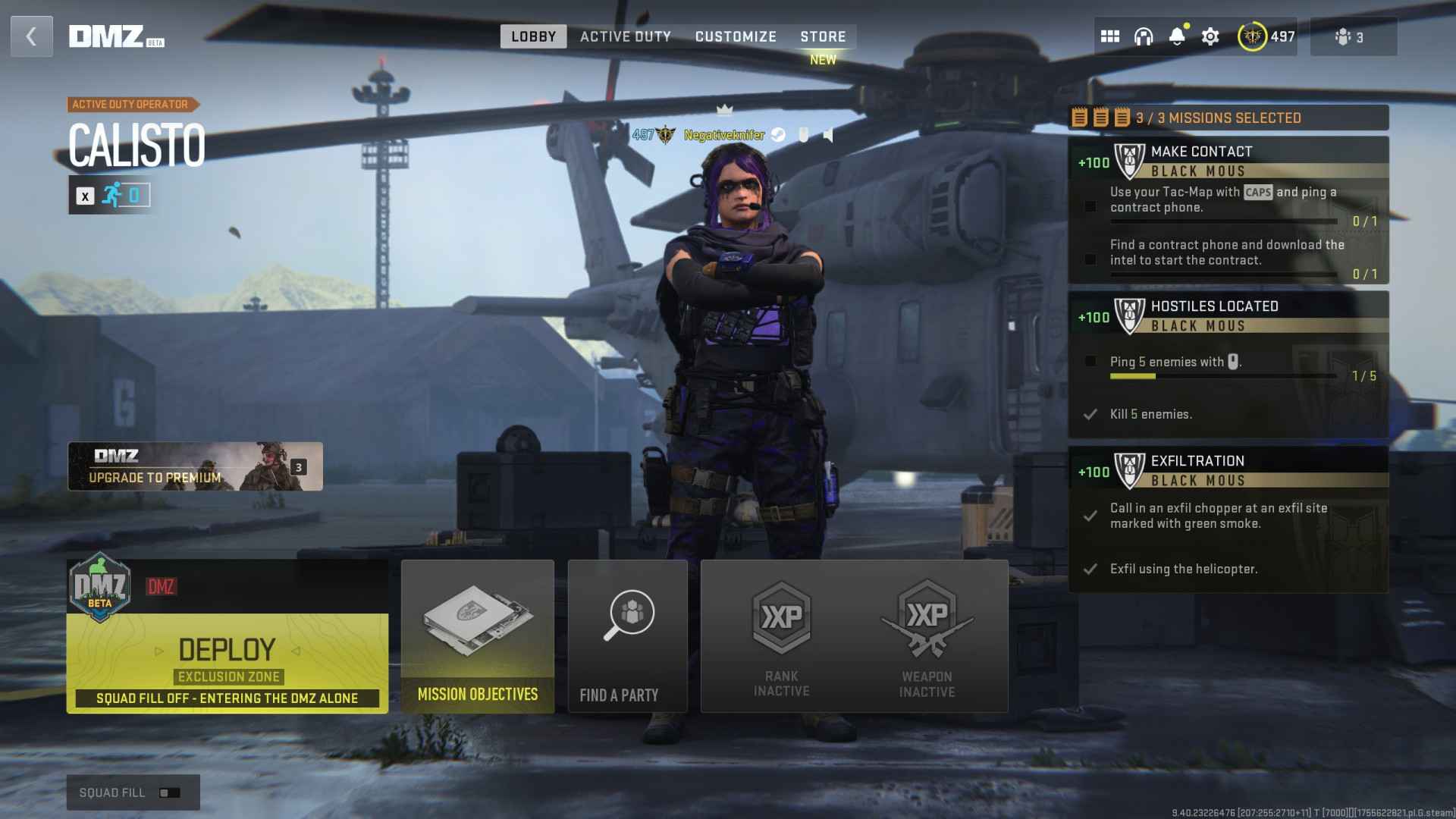Check the Ping 5 enemies objective box
This screenshot has width=1456, height=819.
tap(1090, 362)
